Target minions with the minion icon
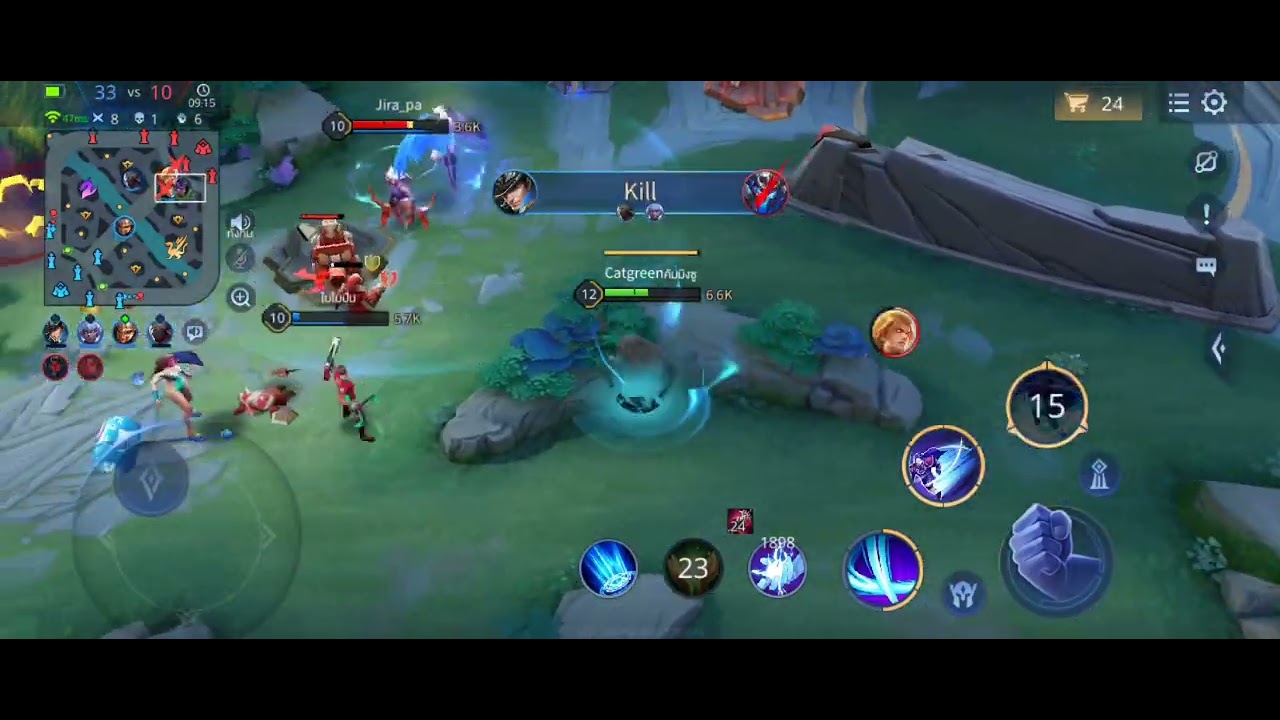This screenshot has width=1280, height=720. 963,595
